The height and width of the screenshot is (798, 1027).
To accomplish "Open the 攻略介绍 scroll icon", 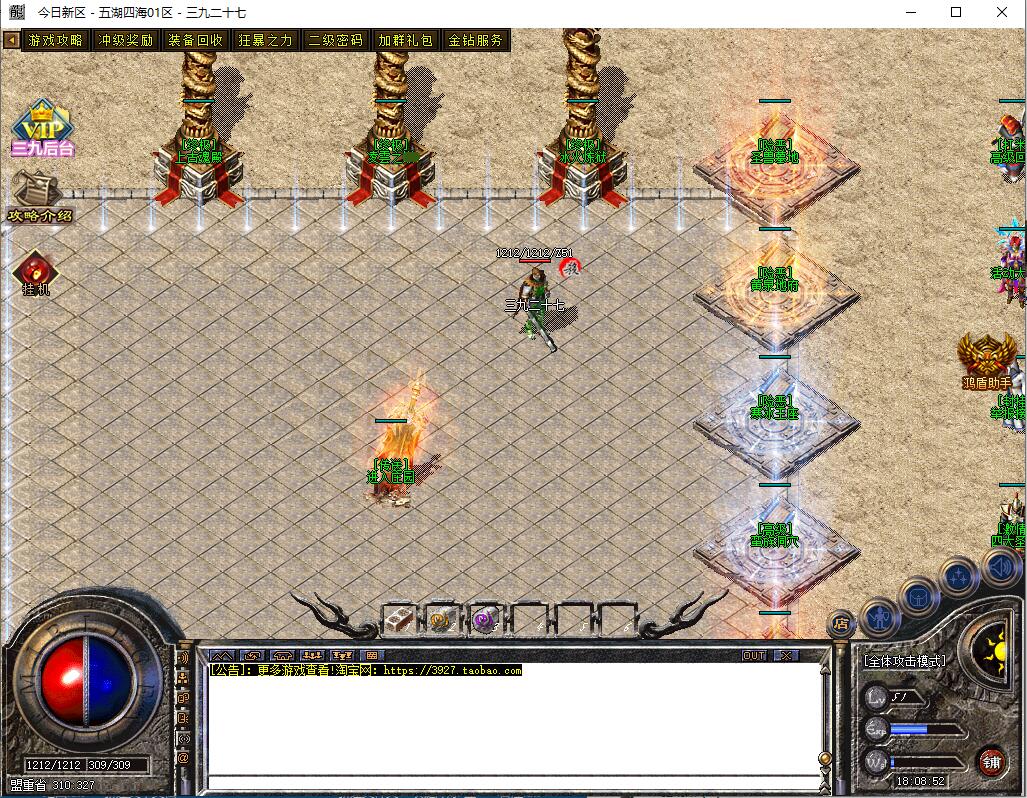I will 40,196.
